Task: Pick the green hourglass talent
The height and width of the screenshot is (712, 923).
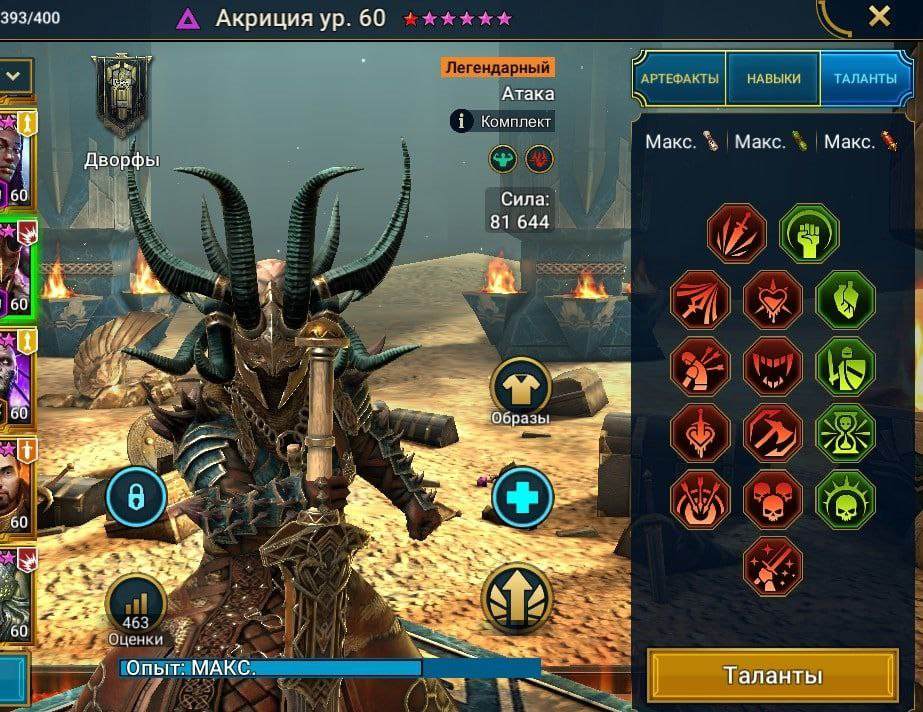Action: 845,433
